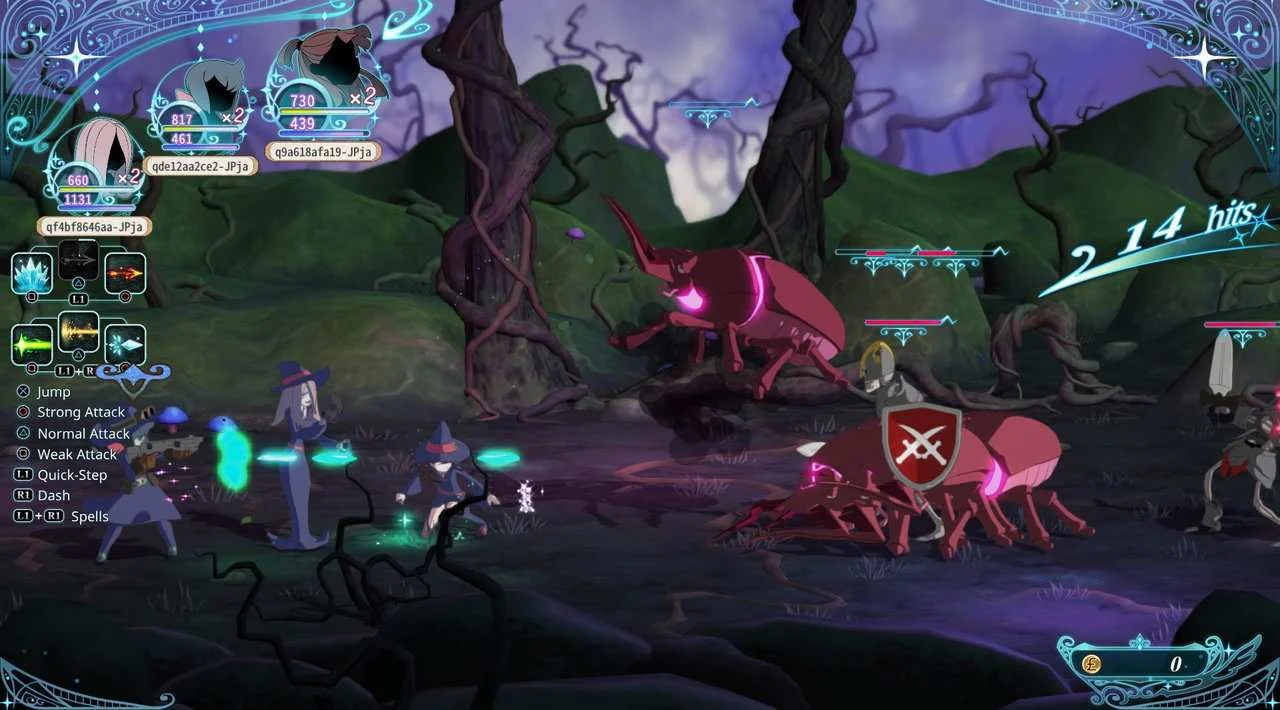The height and width of the screenshot is (710, 1280).
Task: Select the ice crystal spell icon
Action: pyautogui.click(x=32, y=272)
